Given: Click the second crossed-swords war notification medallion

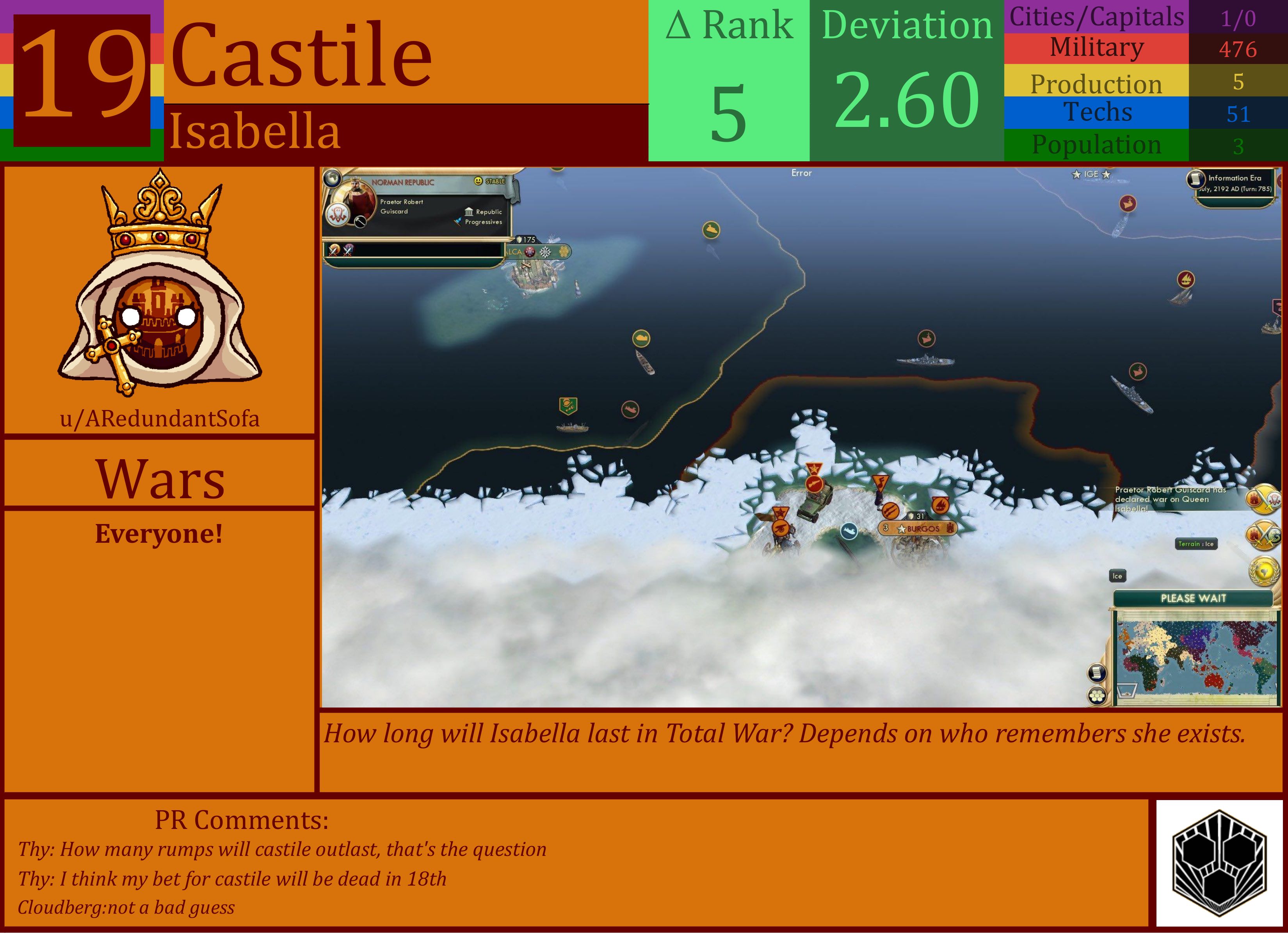Looking at the screenshot, I should point(1263,534).
